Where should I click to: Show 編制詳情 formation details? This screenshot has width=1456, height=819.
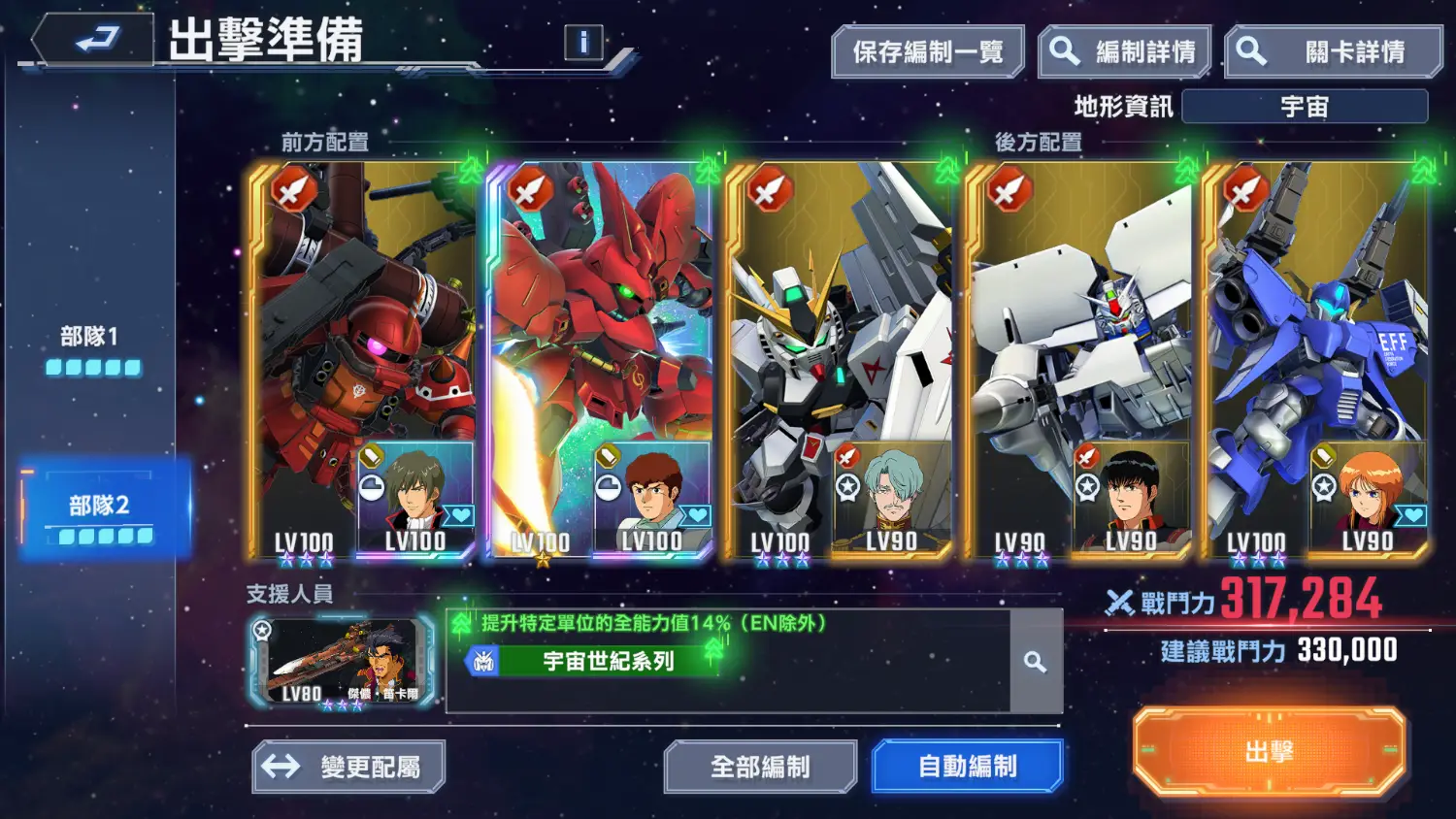(1125, 52)
